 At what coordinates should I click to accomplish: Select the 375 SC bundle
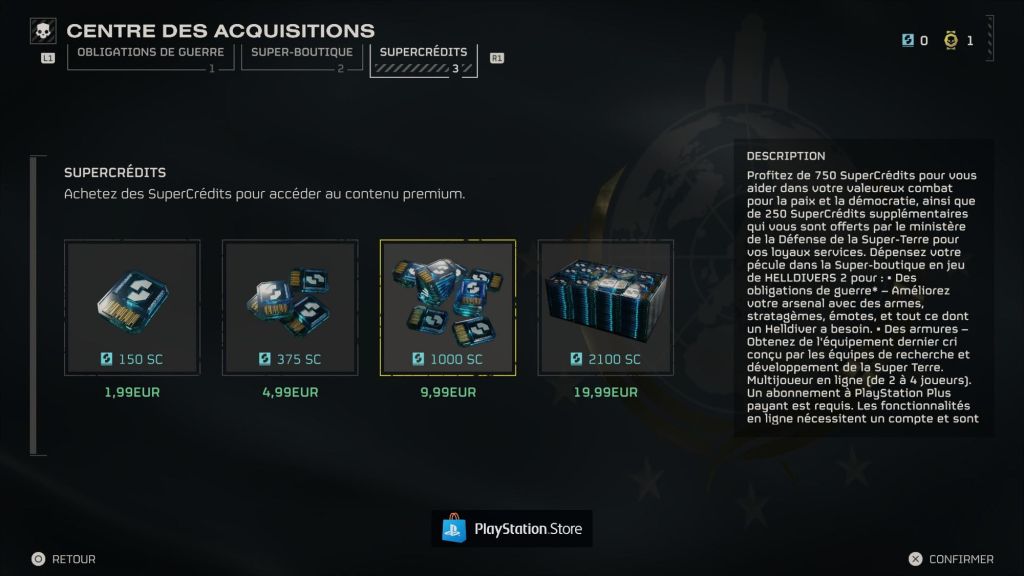point(290,307)
